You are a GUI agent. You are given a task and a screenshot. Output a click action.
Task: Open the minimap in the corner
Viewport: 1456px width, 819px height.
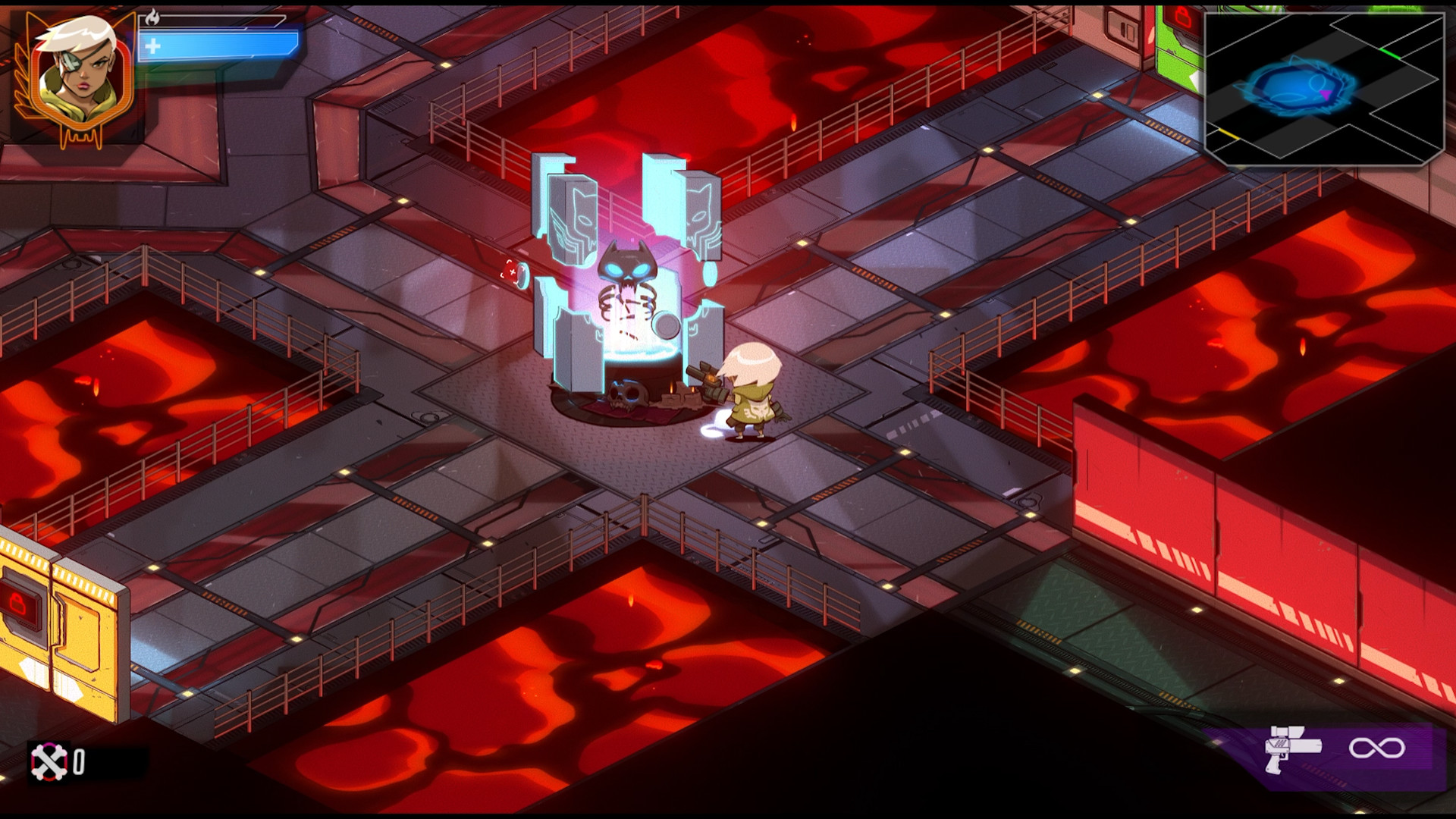coord(1323,88)
